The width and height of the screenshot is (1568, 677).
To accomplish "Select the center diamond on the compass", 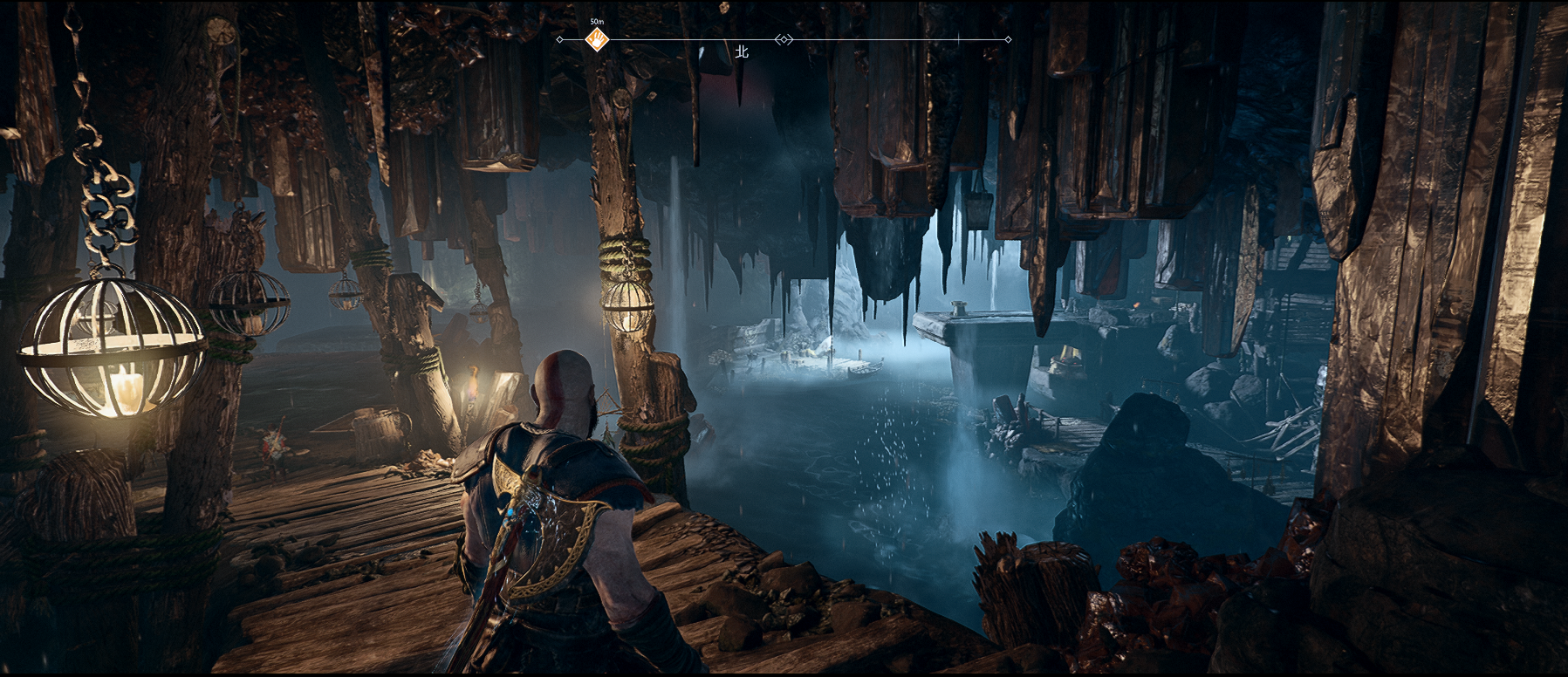I will 784,39.
